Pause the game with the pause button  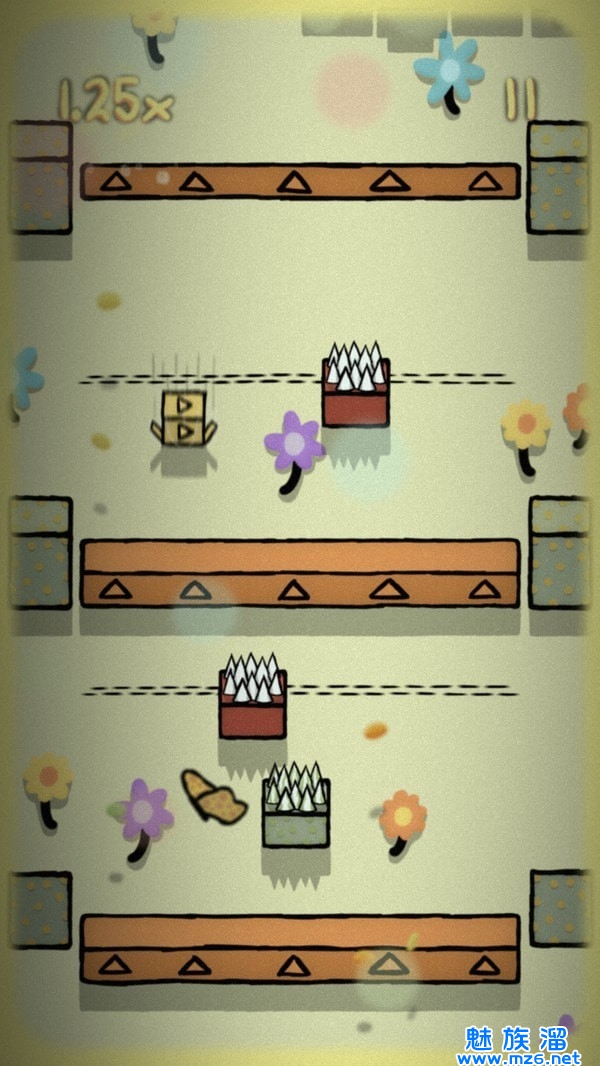point(520,100)
